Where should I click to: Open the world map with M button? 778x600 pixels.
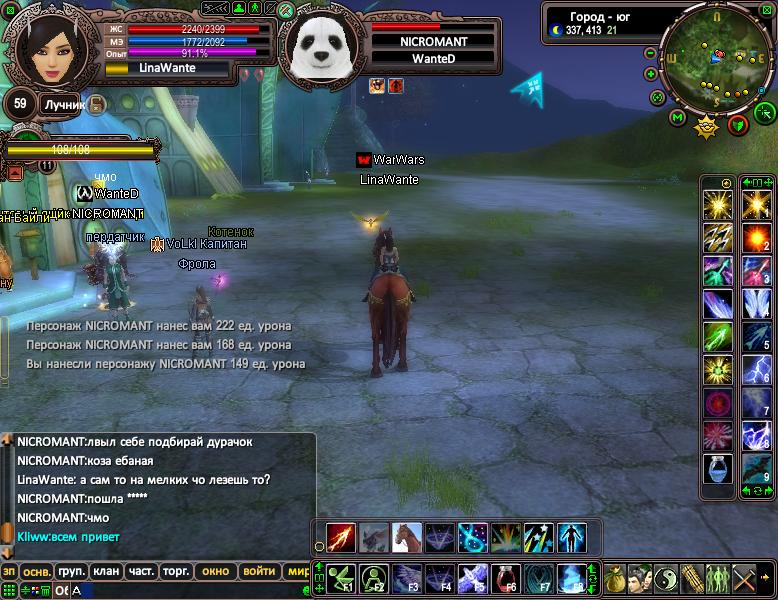678,118
